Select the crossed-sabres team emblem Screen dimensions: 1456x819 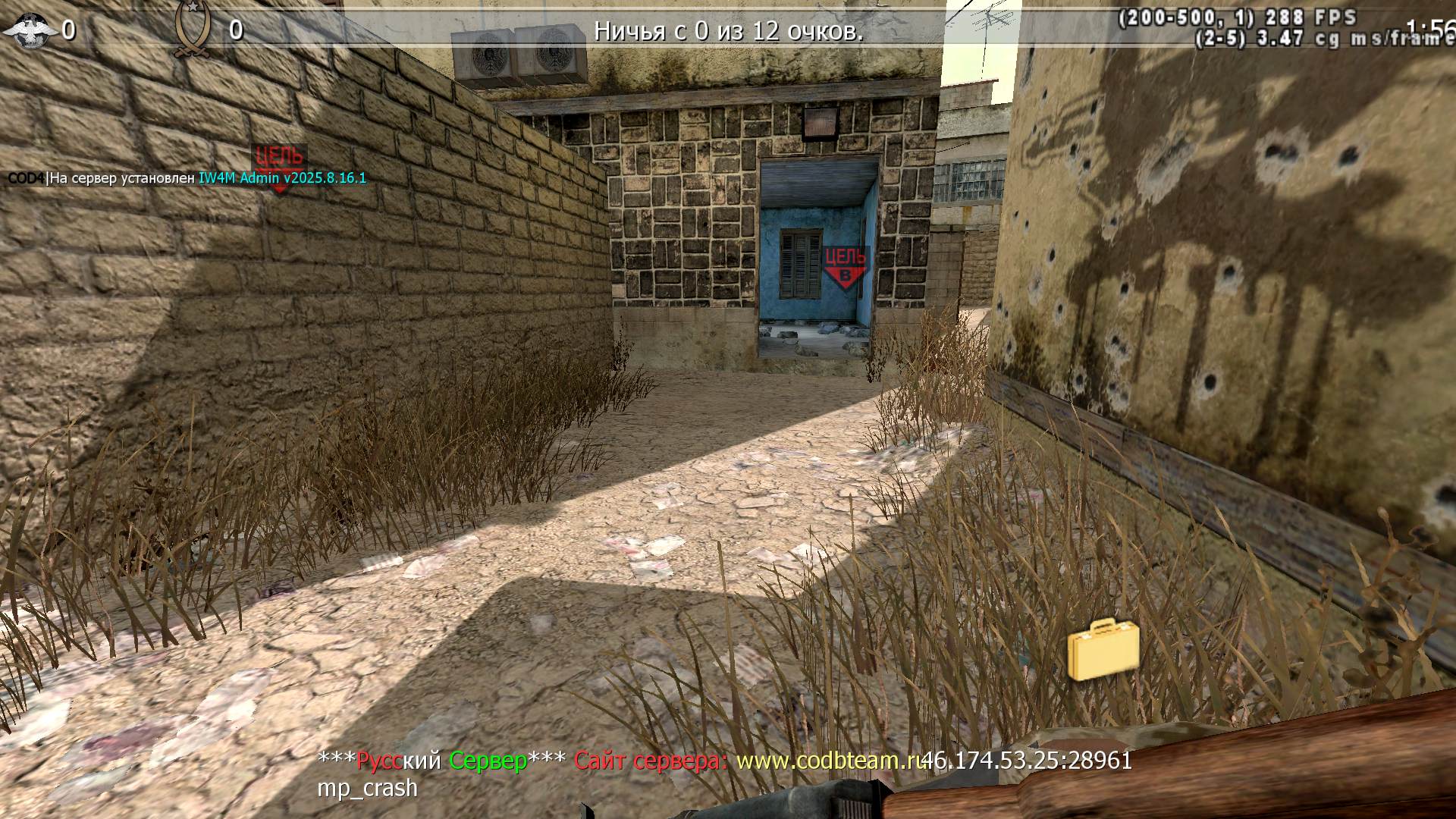(x=190, y=29)
